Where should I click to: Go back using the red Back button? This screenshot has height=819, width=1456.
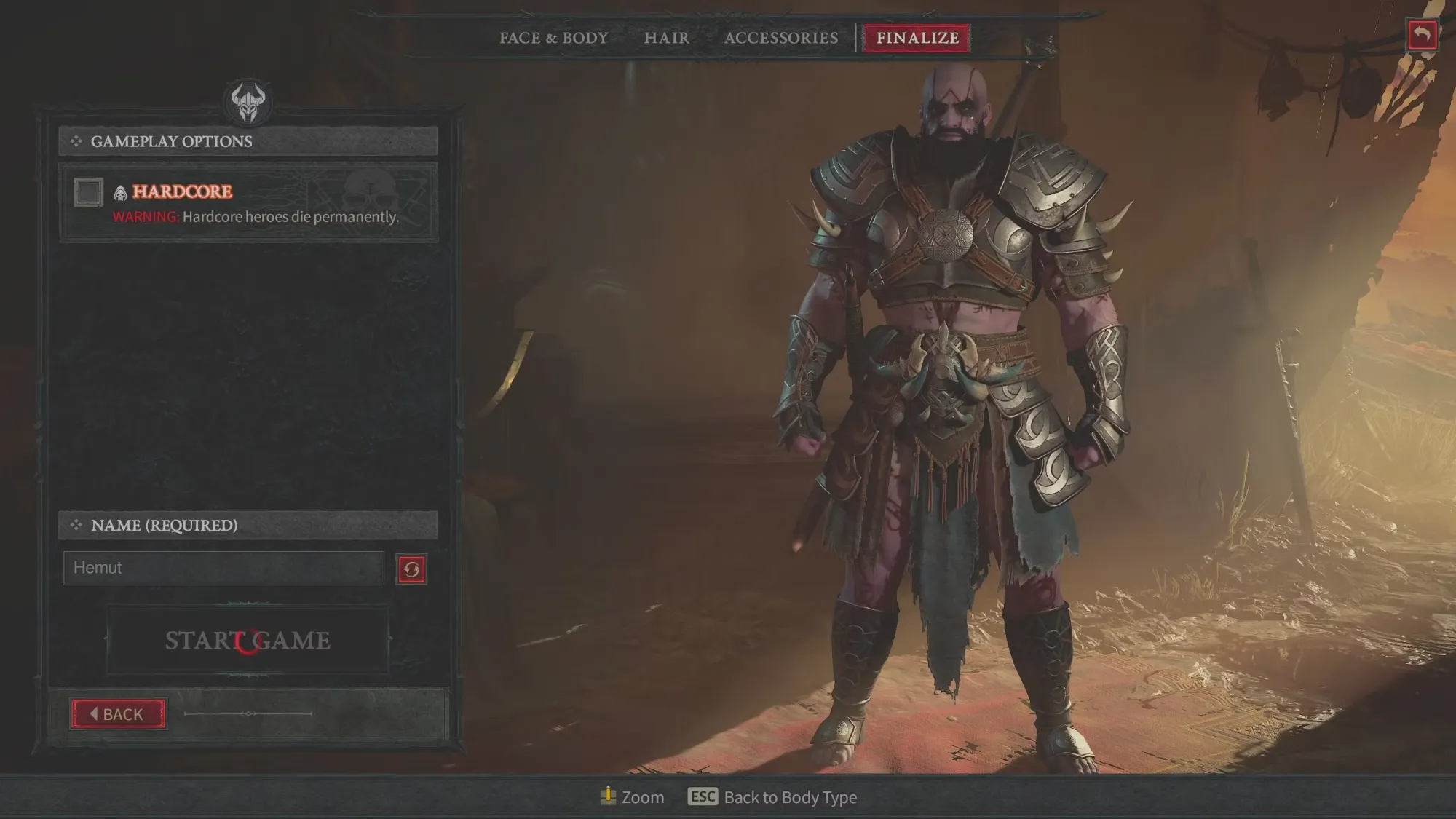click(x=118, y=714)
